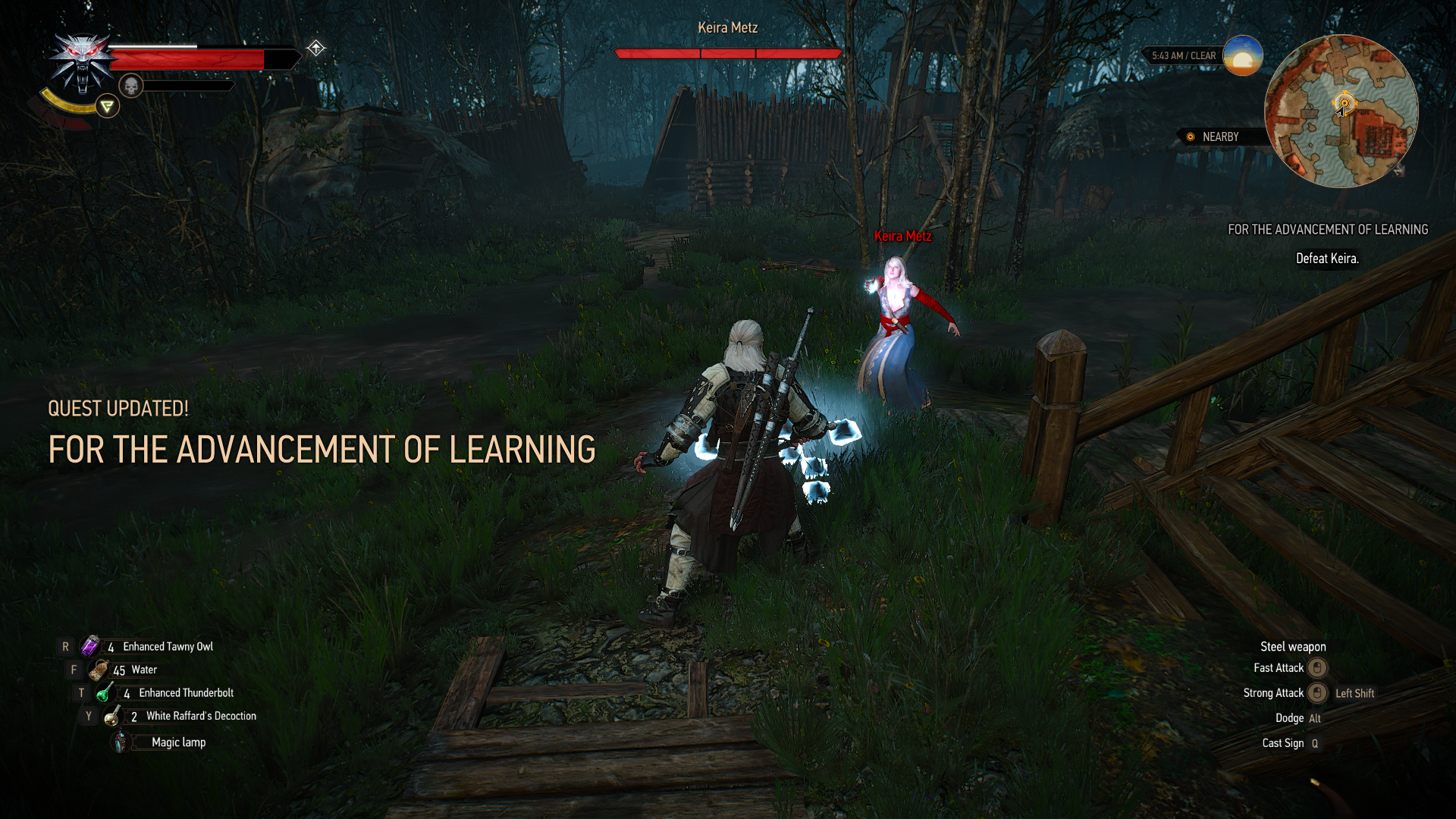Click the sun weather time icon
The image size is (1456, 819).
1242,55
